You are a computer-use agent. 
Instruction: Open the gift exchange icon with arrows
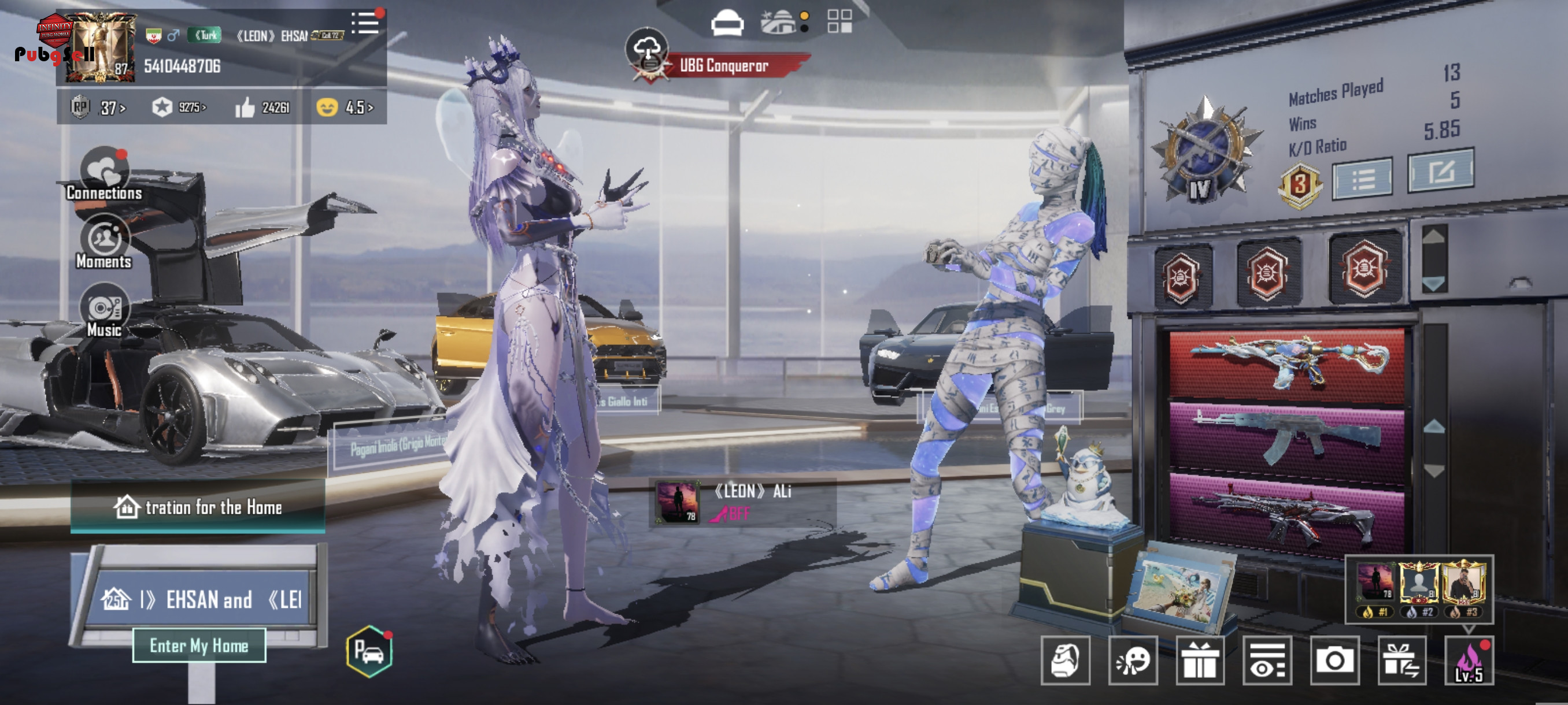point(1402,661)
